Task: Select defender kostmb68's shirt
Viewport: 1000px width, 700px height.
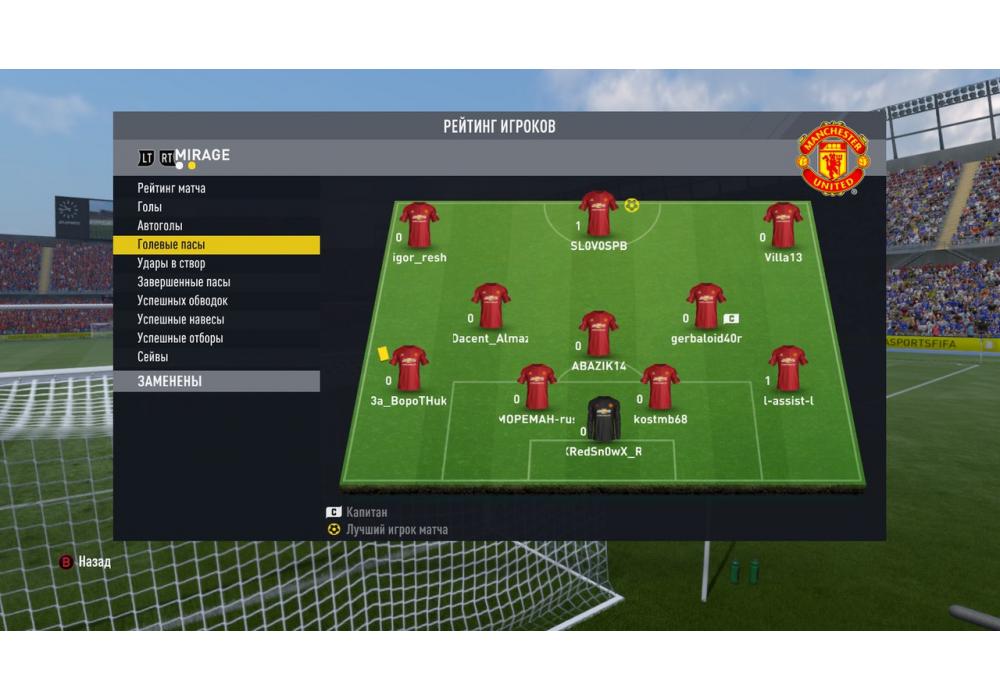Action: pyautogui.click(x=660, y=387)
